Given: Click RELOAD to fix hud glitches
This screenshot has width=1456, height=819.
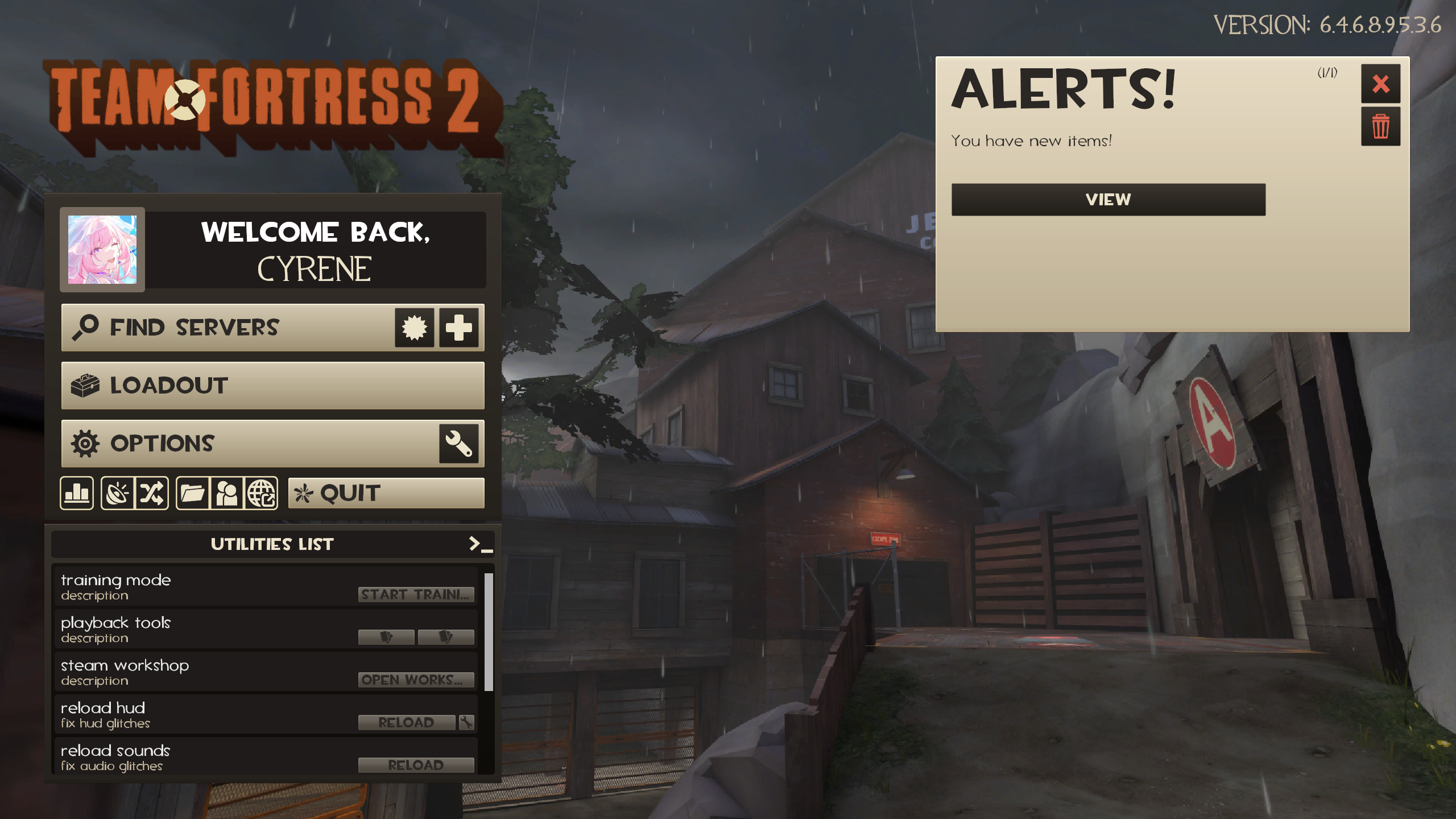Looking at the screenshot, I should click(407, 721).
